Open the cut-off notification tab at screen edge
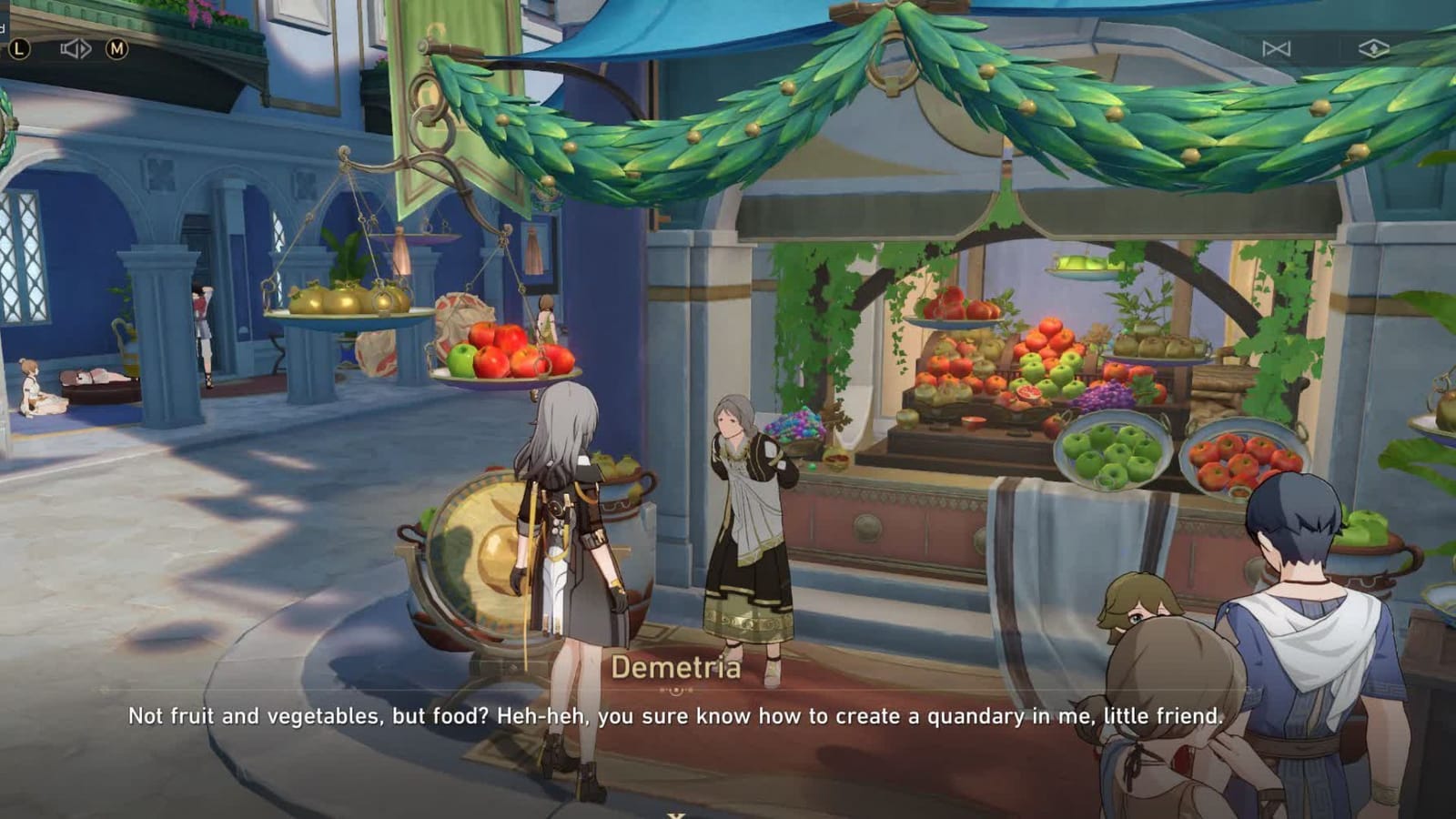 5,28
